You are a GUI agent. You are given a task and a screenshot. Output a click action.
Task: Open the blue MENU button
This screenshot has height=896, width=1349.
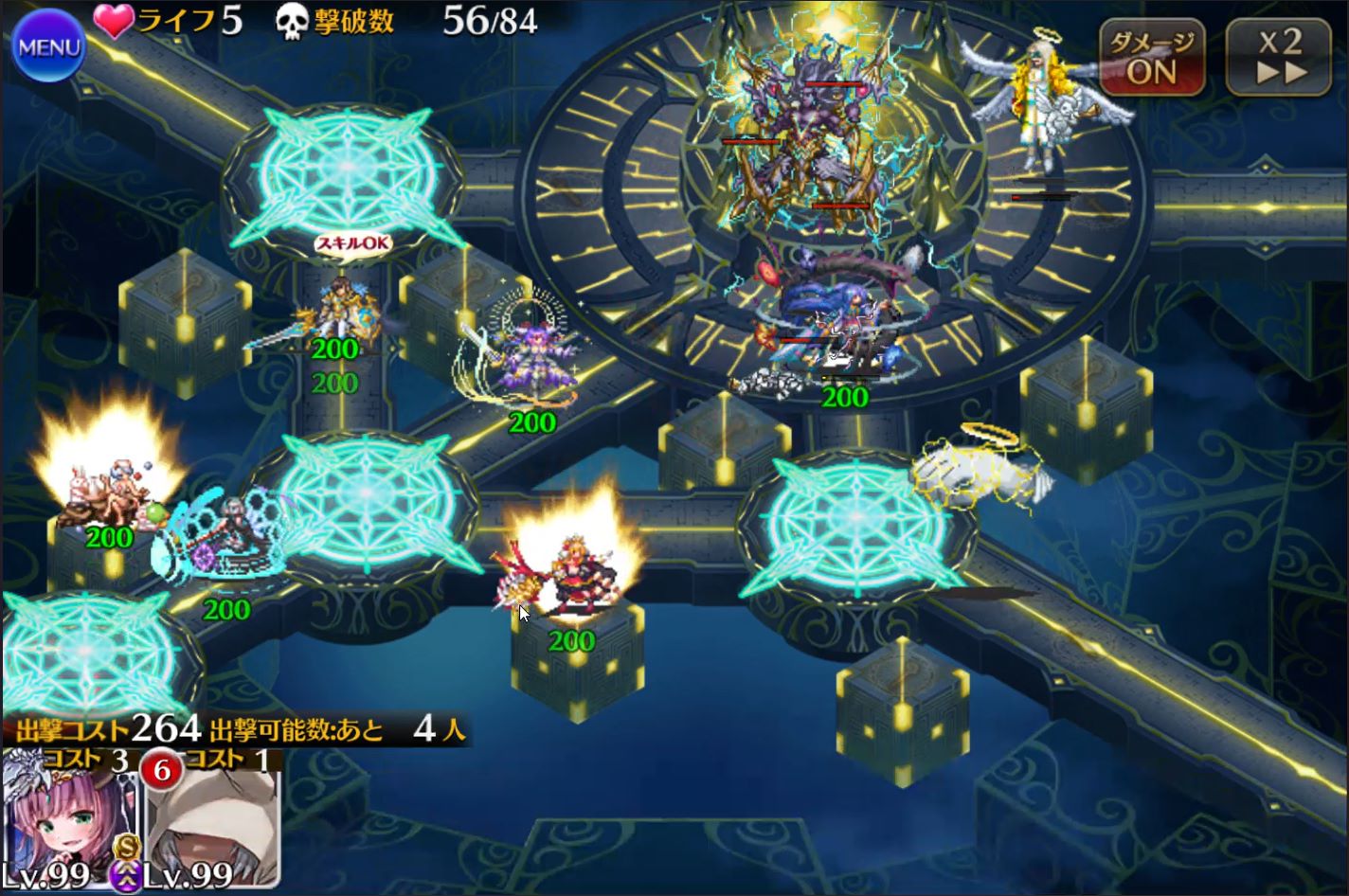[x=47, y=45]
